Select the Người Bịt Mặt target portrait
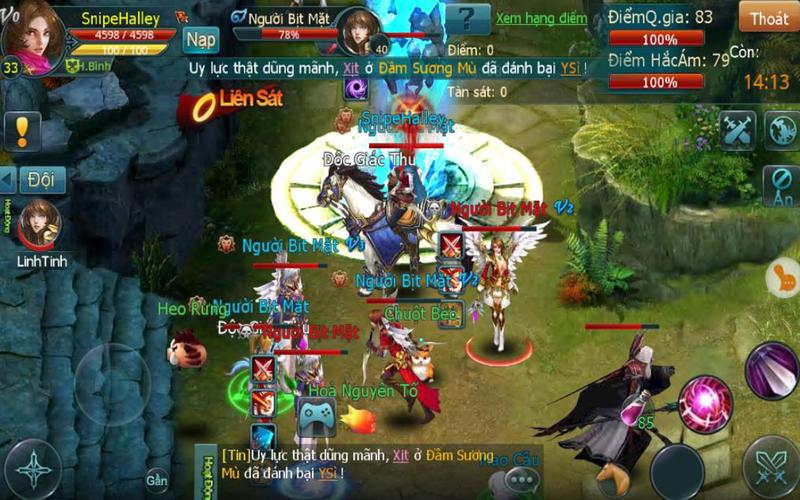Screen dimensions: 800x500 [356, 32]
